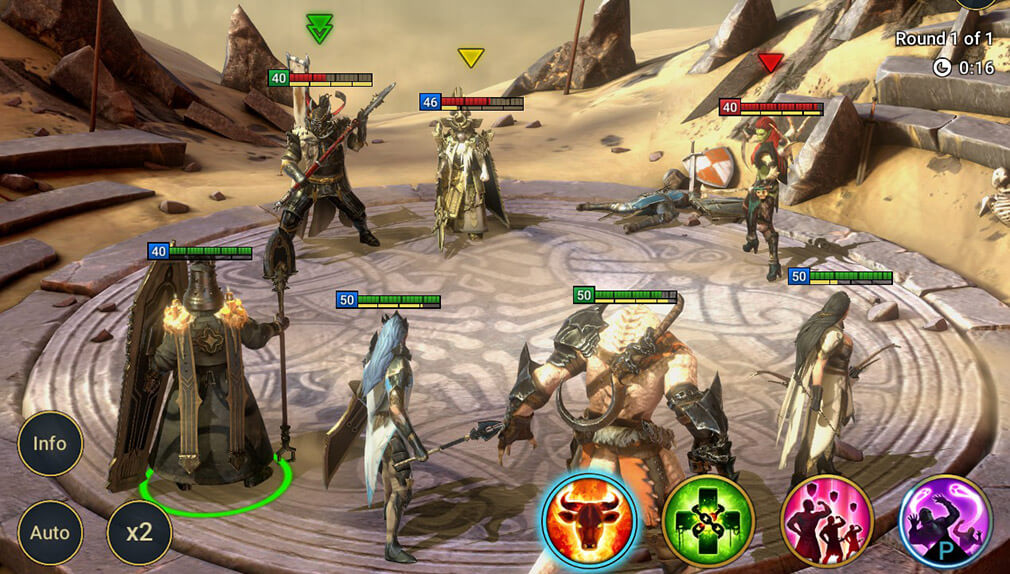
Task: Toggle the x2 speed button
Action: coord(139,532)
